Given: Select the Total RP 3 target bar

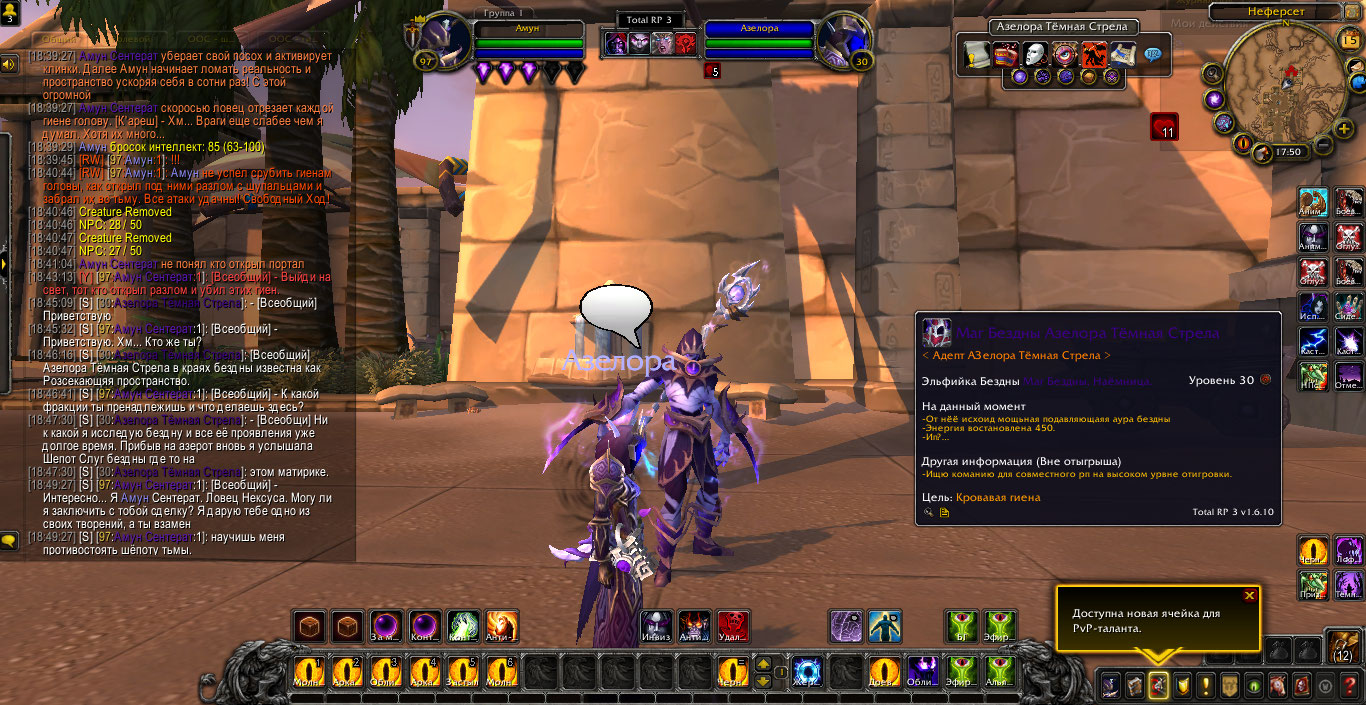Looking at the screenshot, I should coord(650,20).
